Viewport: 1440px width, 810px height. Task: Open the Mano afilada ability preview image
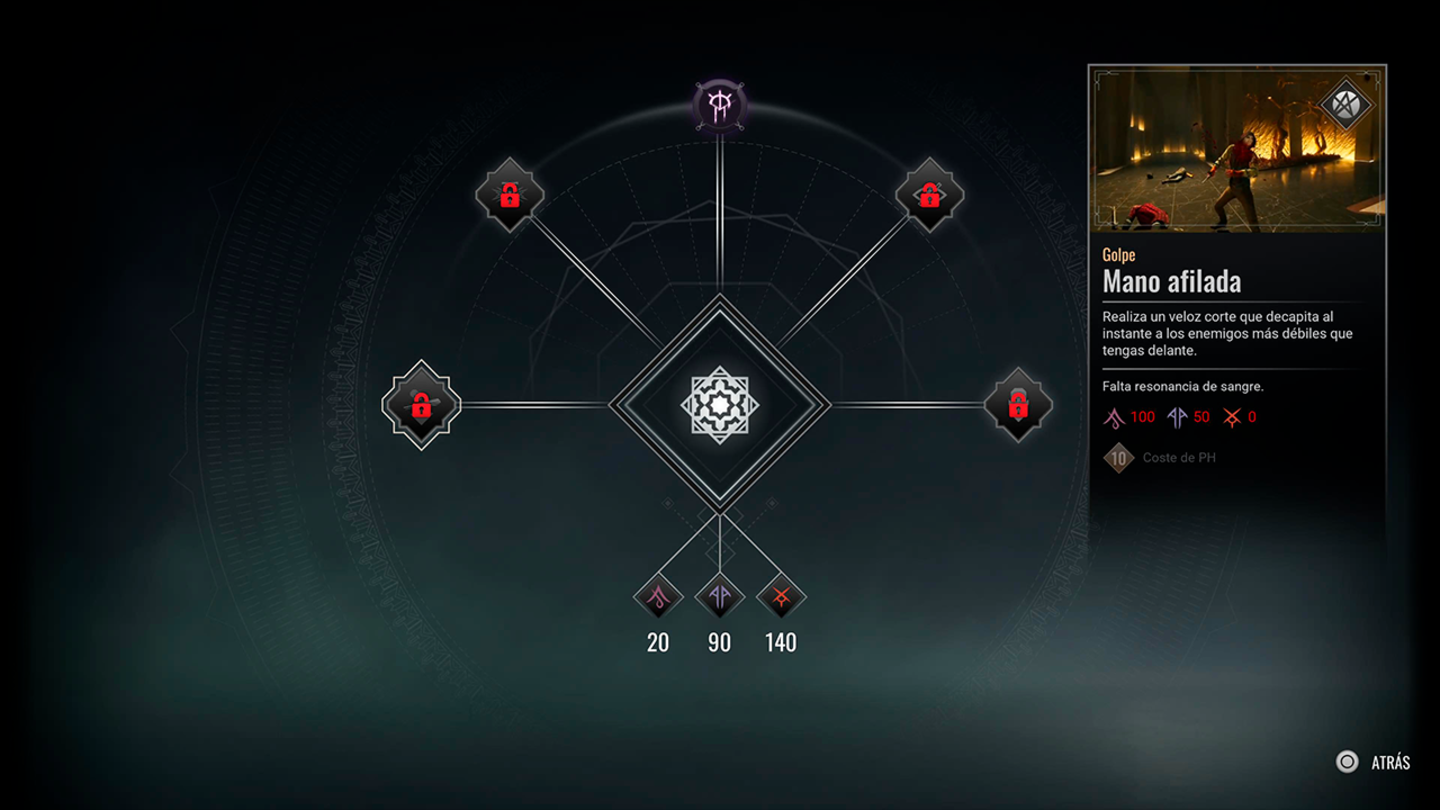(1237, 150)
